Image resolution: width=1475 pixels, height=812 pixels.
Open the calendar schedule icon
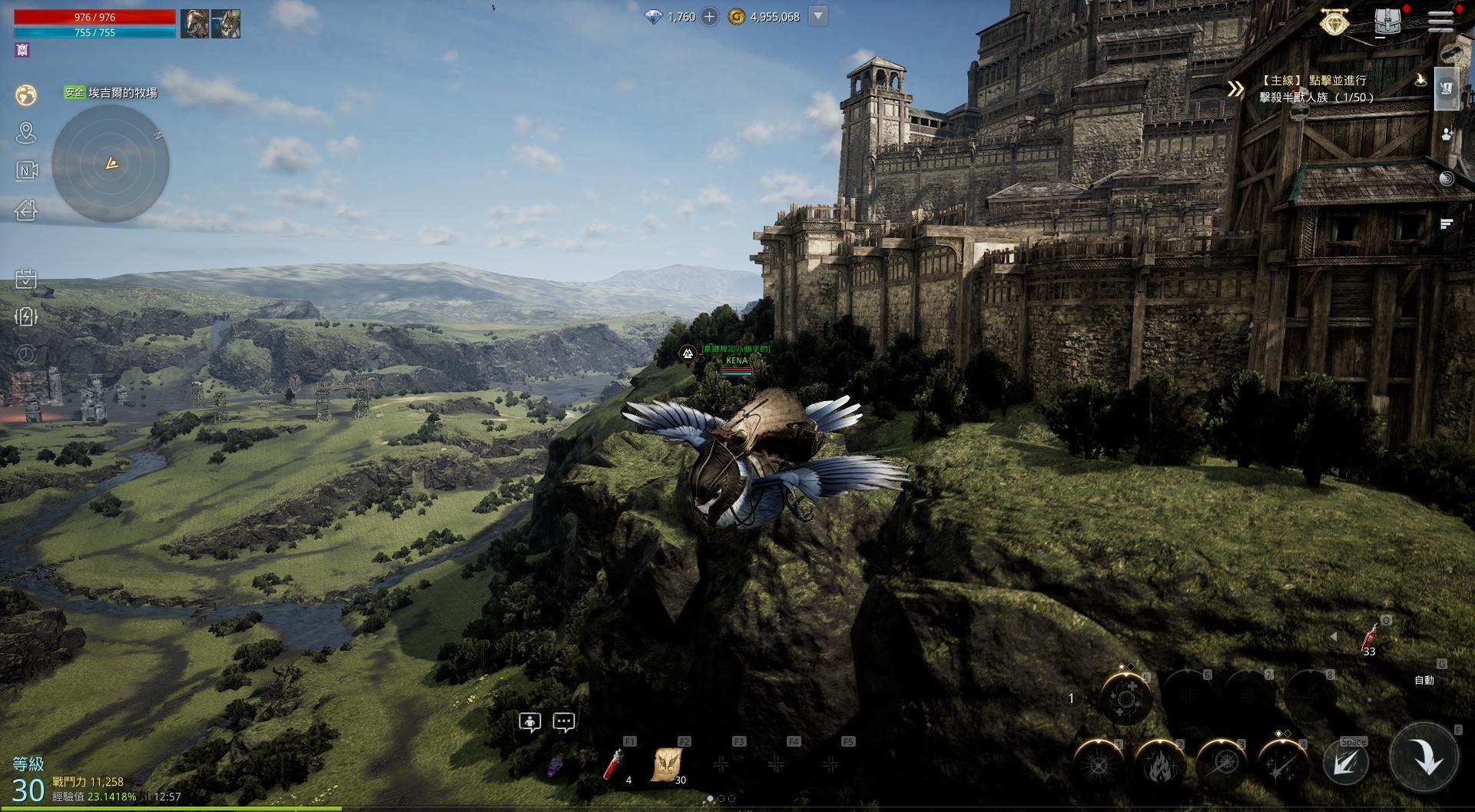(26, 278)
